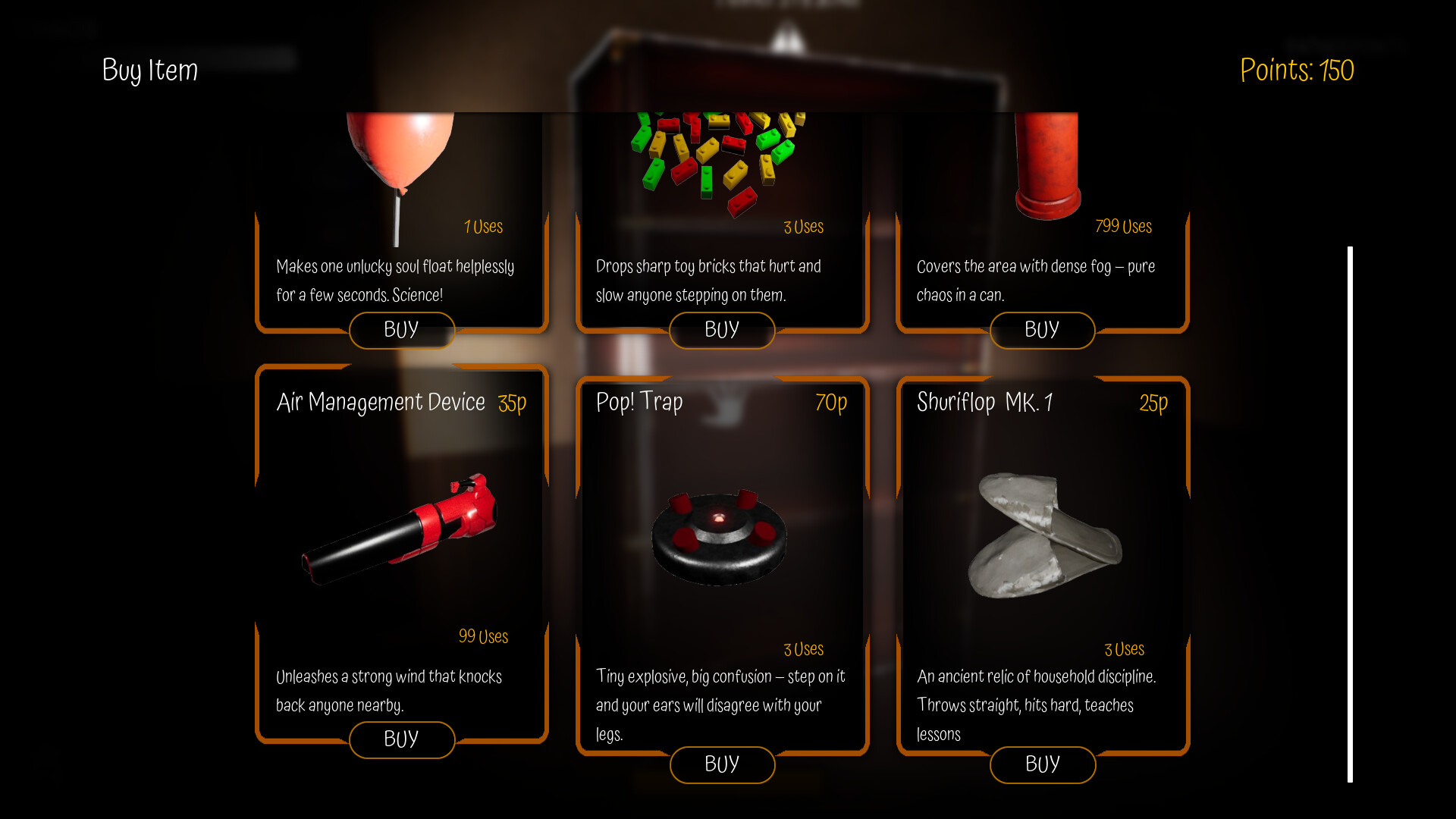This screenshot has height=819, width=1456.
Task: Click the 99 Uses label
Action: click(483, 637)
